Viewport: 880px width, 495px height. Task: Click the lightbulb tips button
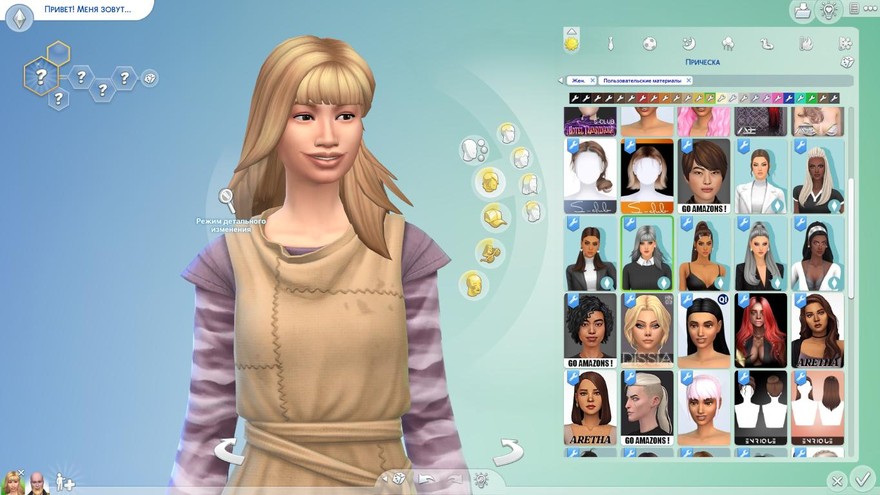828,11
